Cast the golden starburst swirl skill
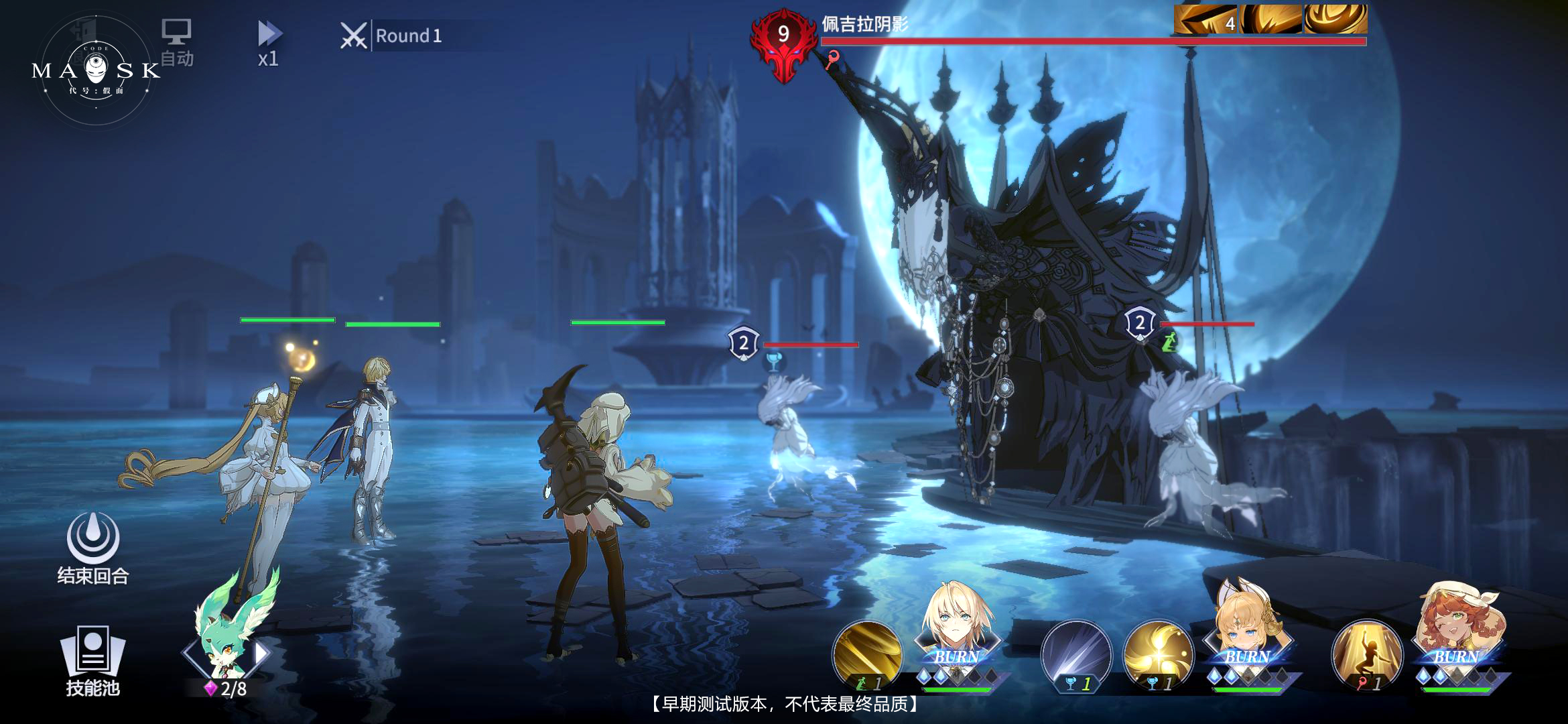The height and width of the screenshot is (724, 1568). [1158, 655]
